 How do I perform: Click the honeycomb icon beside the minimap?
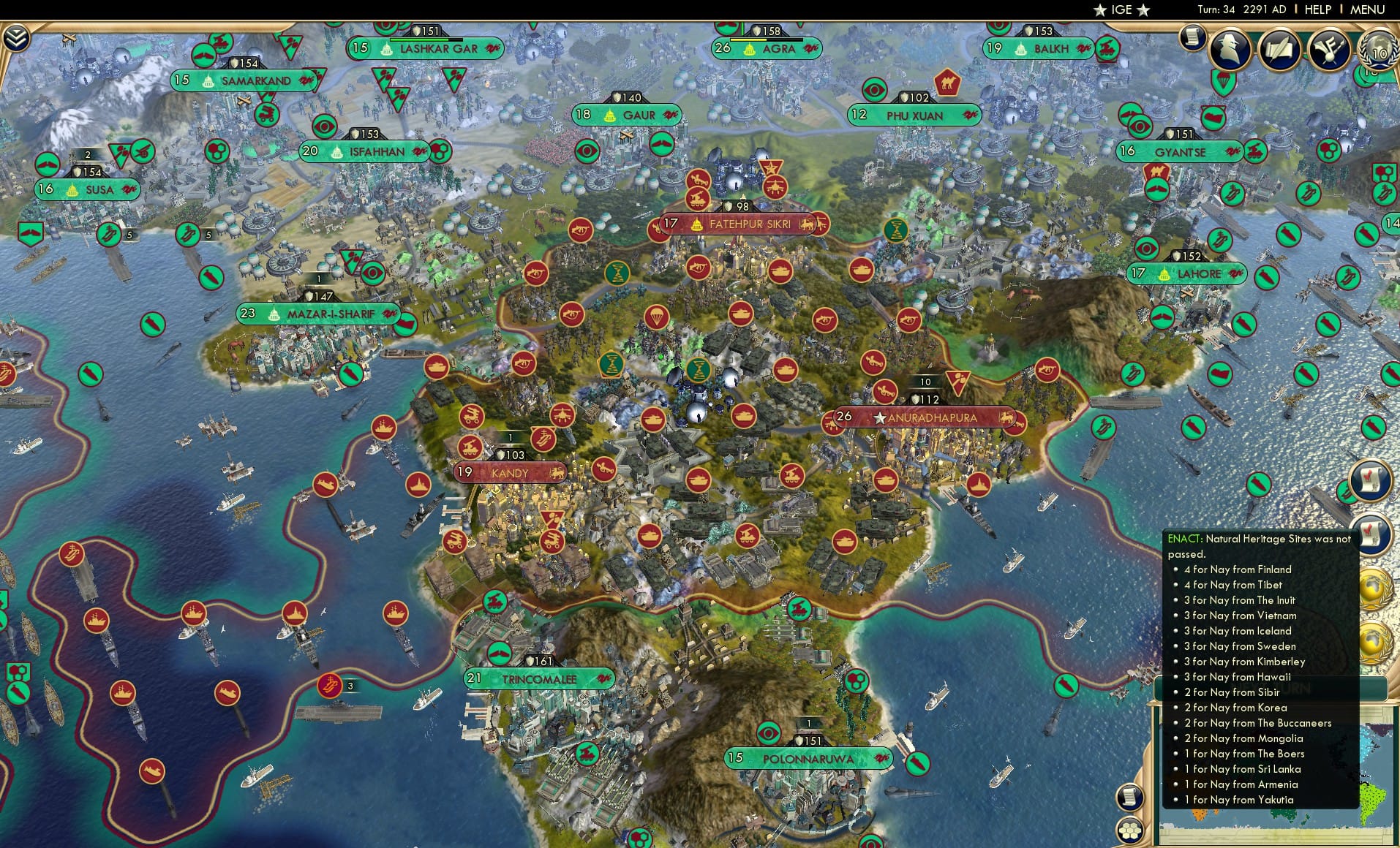pos(1129,830)
